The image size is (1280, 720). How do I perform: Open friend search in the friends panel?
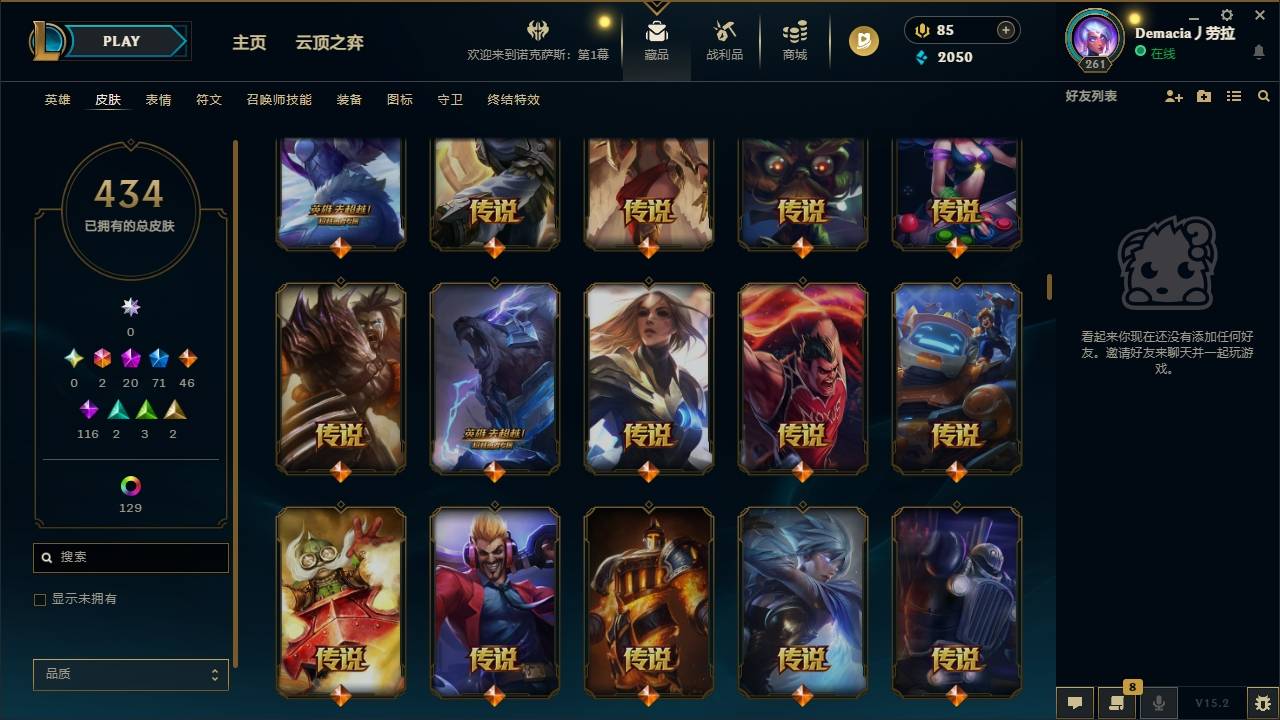[1263, 96]
